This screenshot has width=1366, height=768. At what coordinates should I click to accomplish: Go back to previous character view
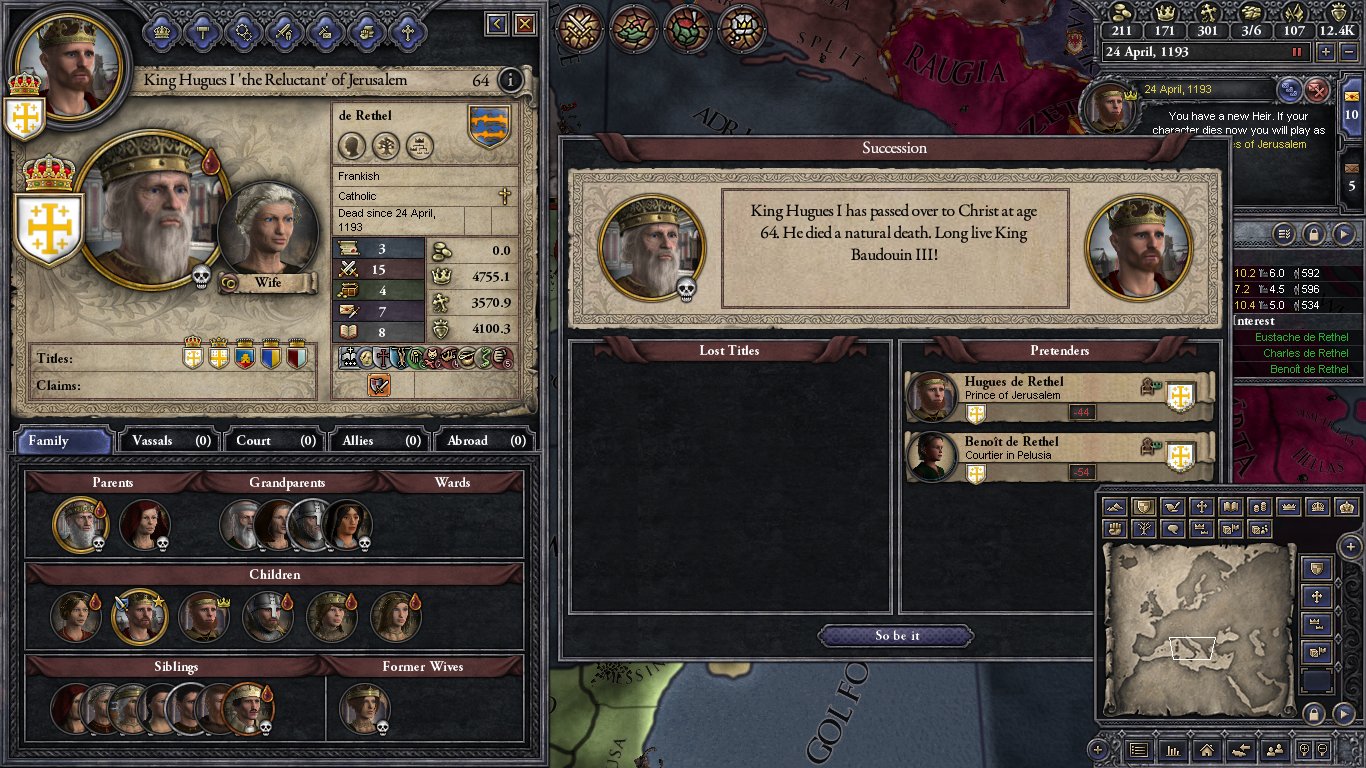pyautogui.click(x=496, y=24)
